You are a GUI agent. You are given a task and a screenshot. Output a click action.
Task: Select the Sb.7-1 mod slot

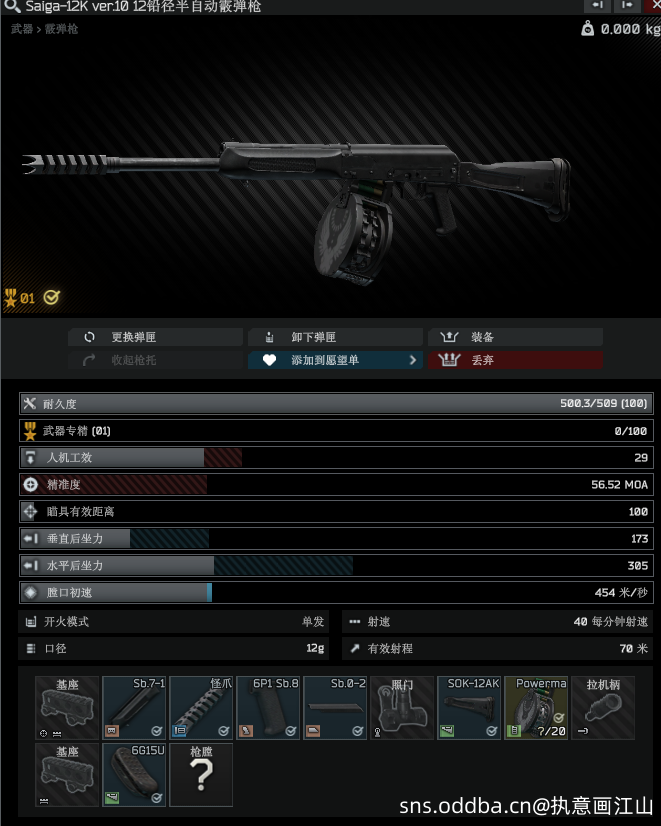point(134,708)
